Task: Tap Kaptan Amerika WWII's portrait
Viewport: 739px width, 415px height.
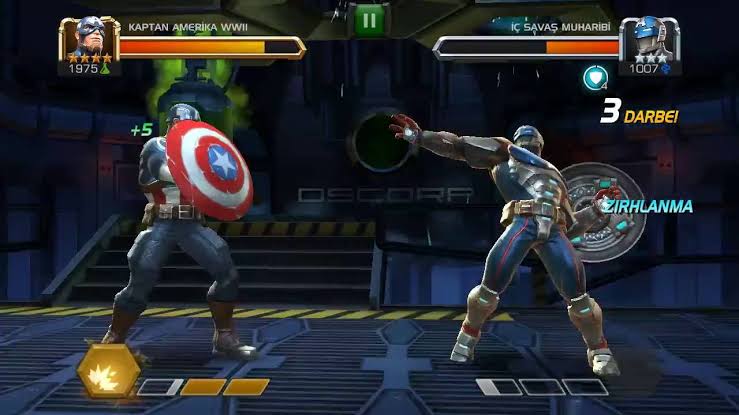Action: (91, 38)
